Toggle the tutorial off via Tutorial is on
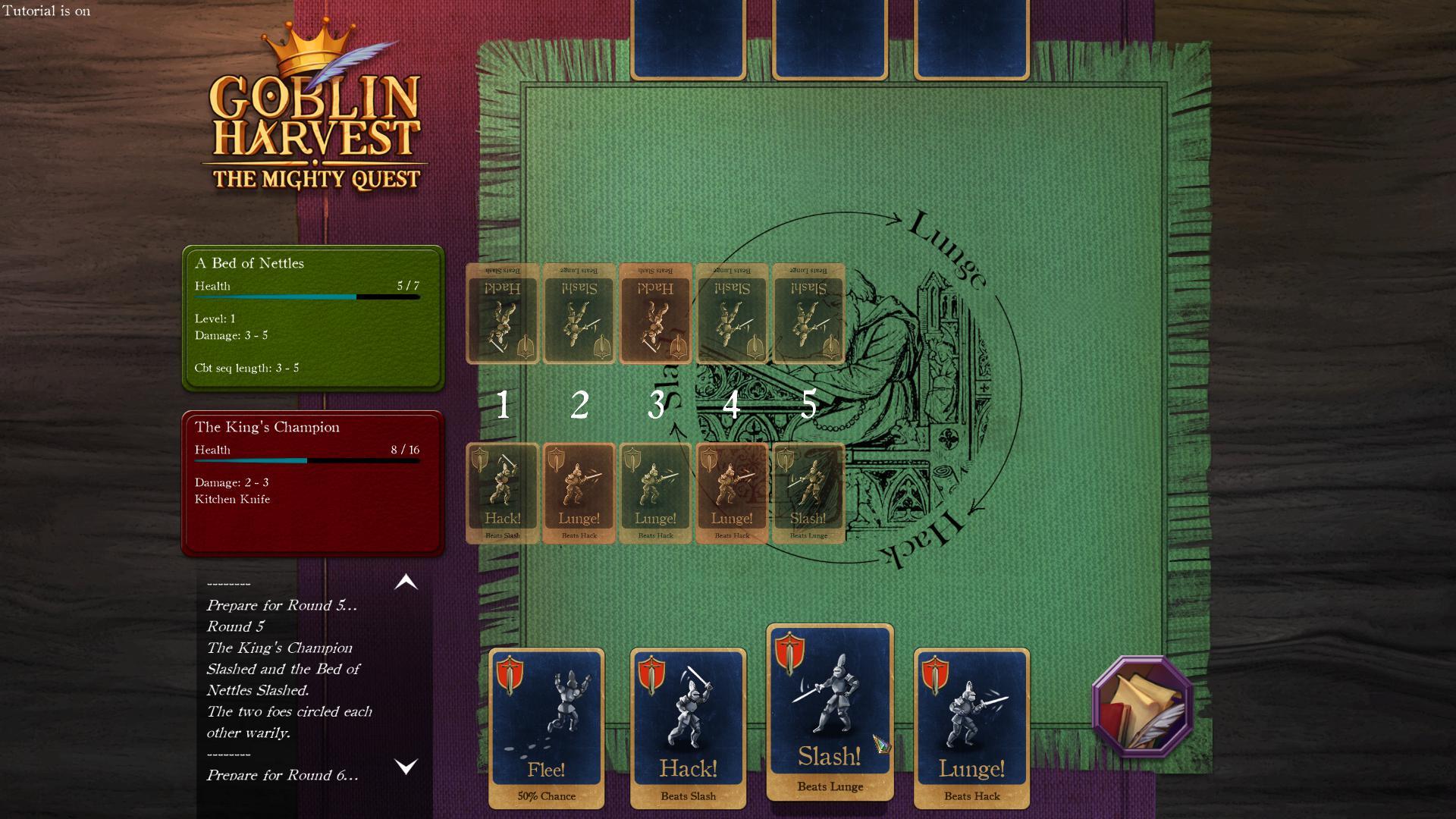 tap(45, 11)
